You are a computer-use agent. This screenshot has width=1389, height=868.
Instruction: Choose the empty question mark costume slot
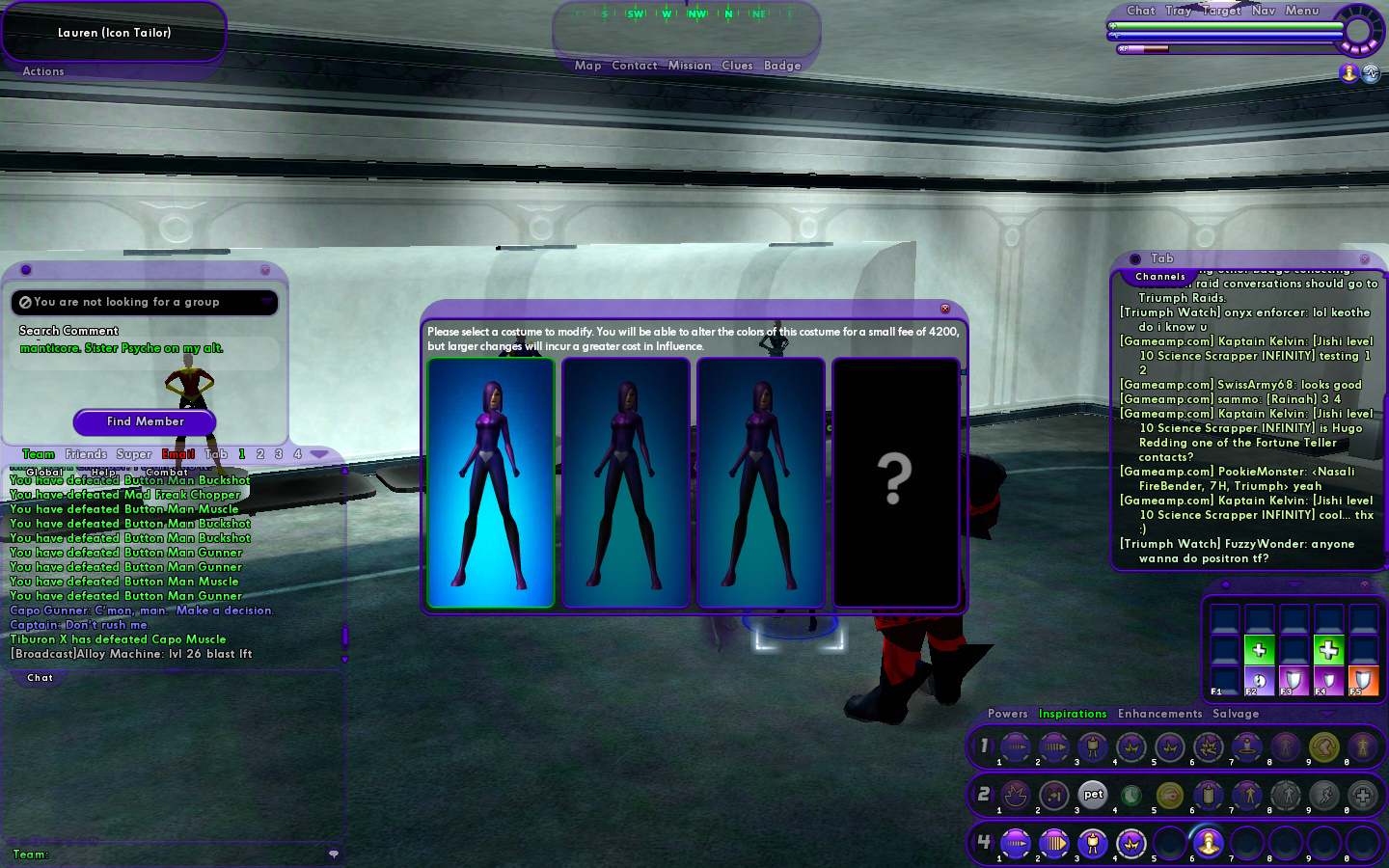pyautogui.click(x=895, y=482)
